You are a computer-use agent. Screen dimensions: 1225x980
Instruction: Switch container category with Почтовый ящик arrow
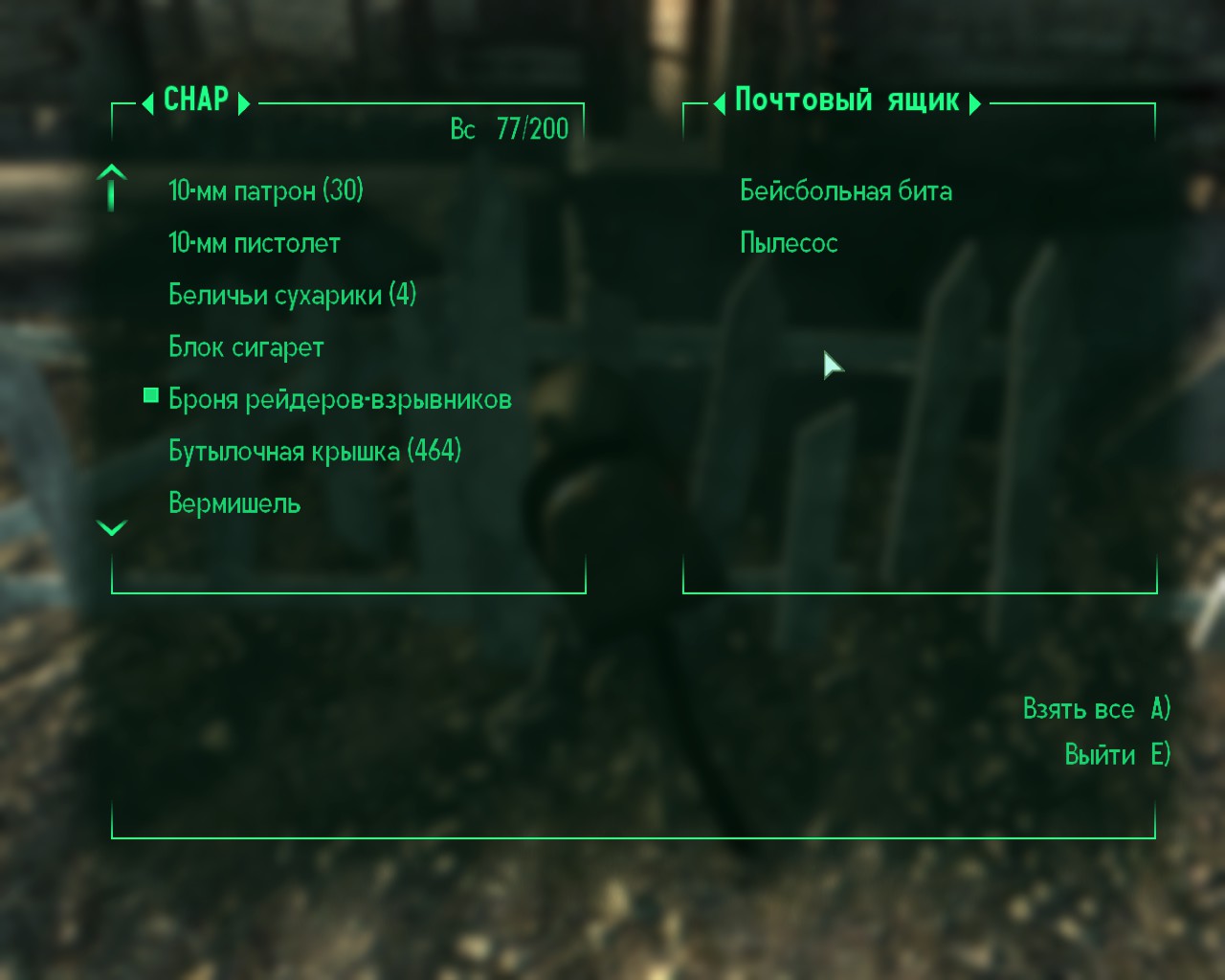(975, 101)
